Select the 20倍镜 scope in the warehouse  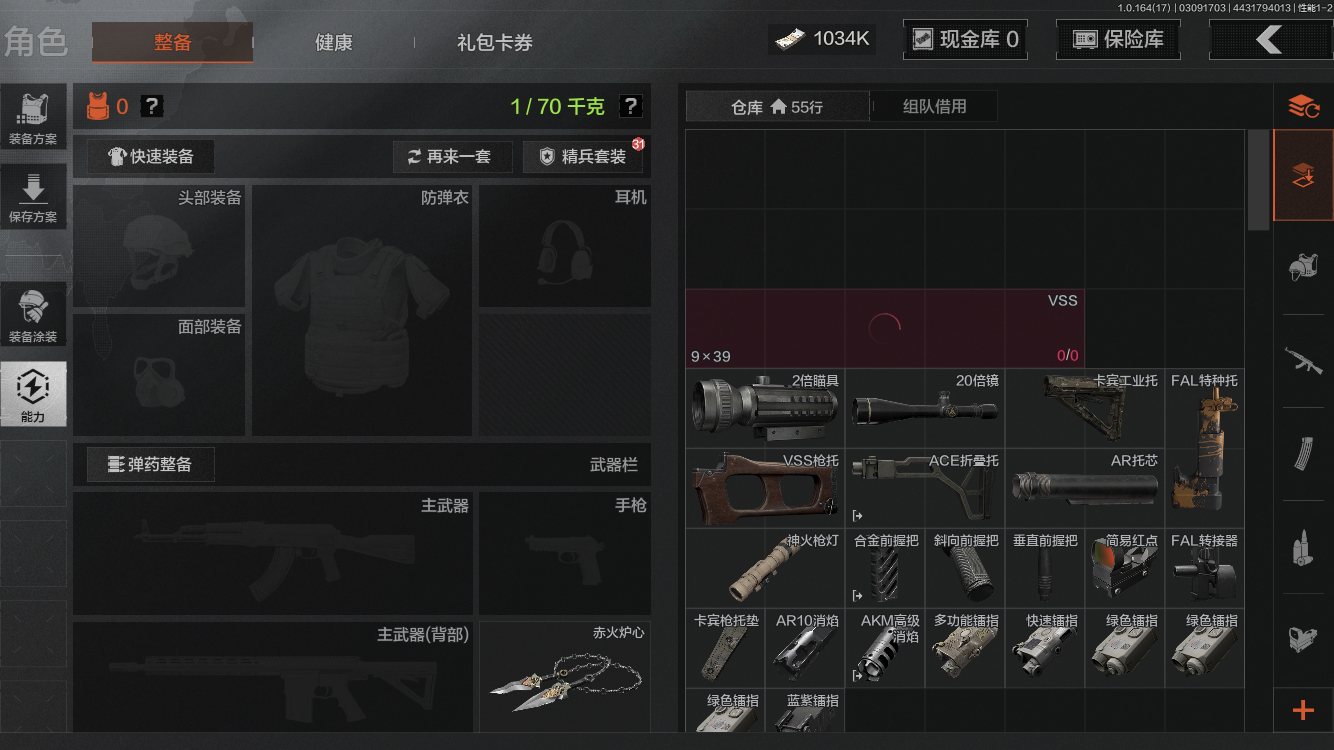point(924,408)
